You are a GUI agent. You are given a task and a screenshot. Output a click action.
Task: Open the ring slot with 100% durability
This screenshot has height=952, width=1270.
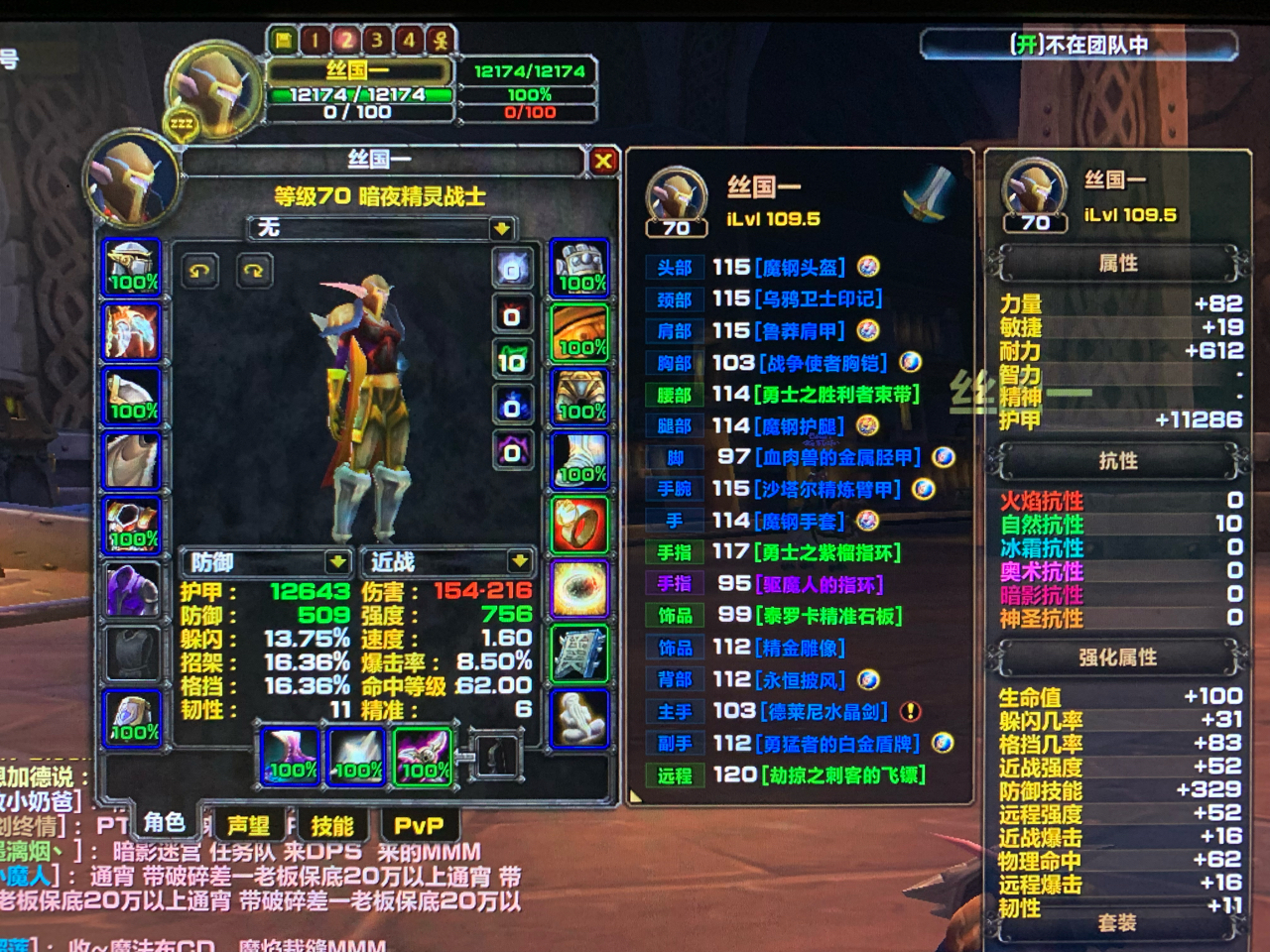[x=579, y=523]
